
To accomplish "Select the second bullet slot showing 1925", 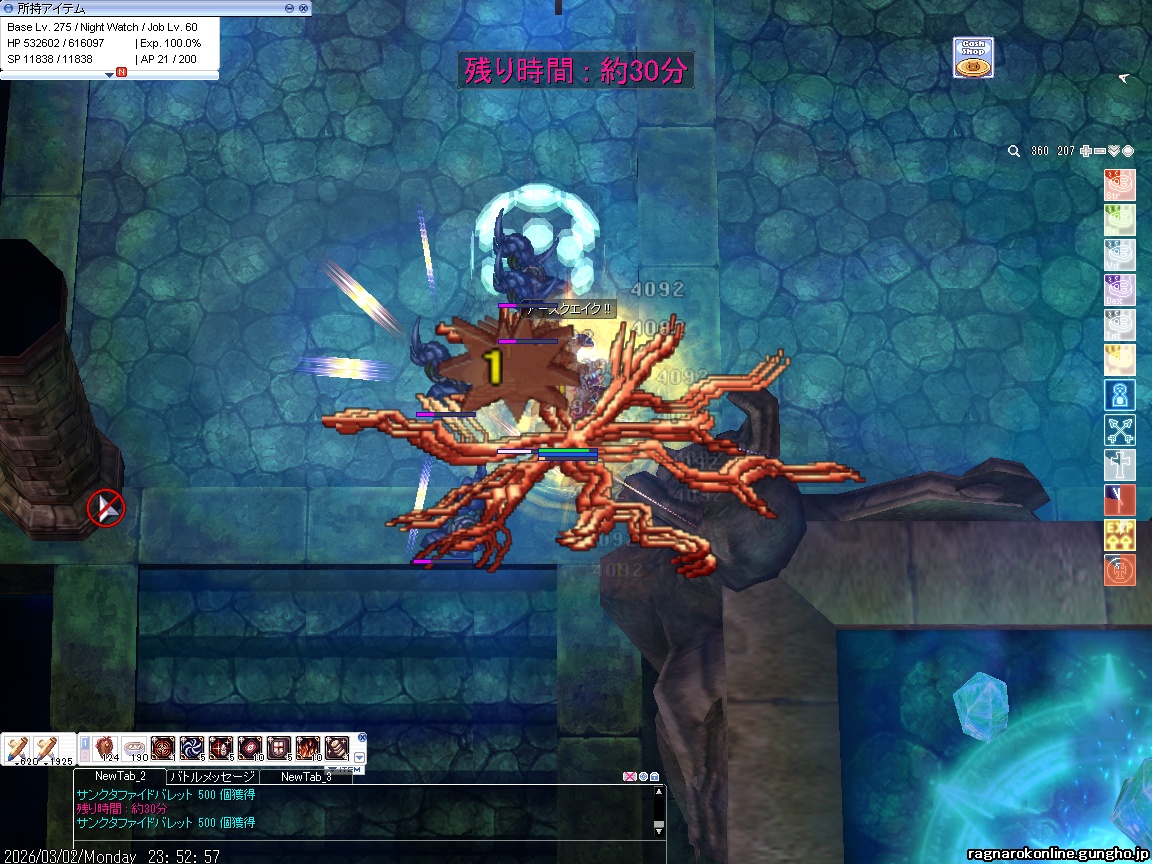I will 45,749.
